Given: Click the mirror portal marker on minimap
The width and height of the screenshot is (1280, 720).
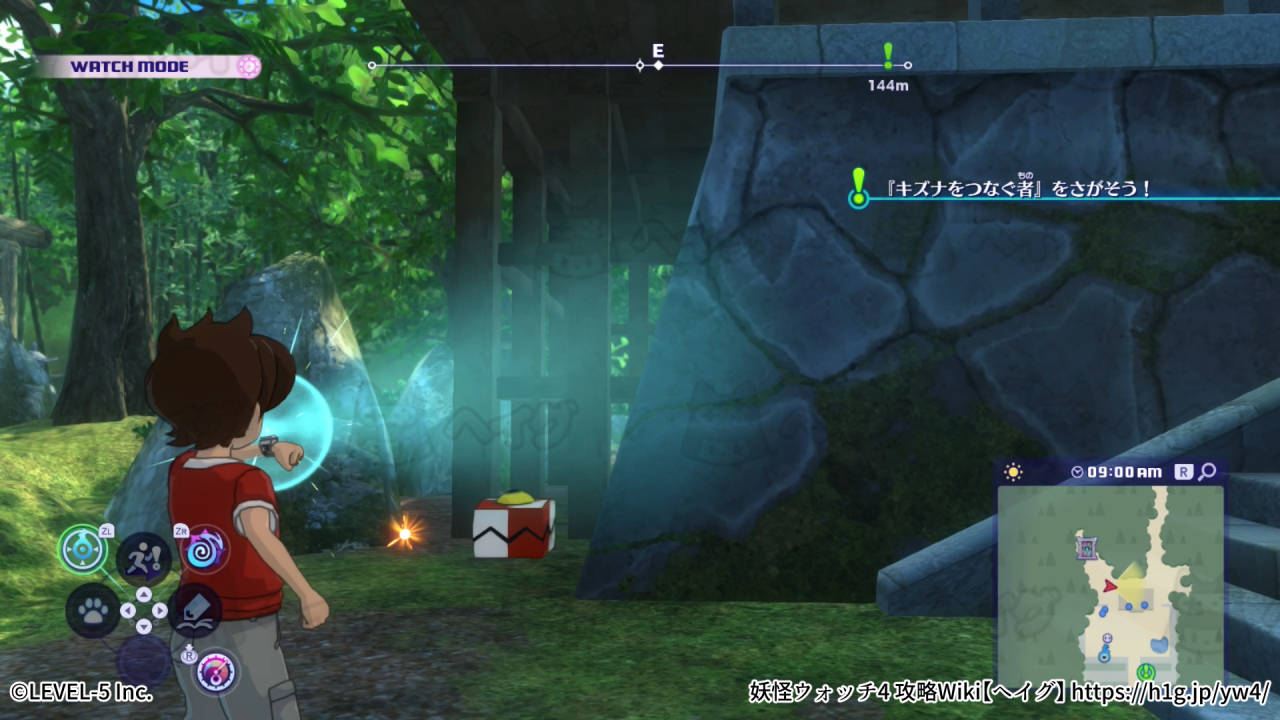Looking at the screenshot, I should click(x=1087, y=547).
